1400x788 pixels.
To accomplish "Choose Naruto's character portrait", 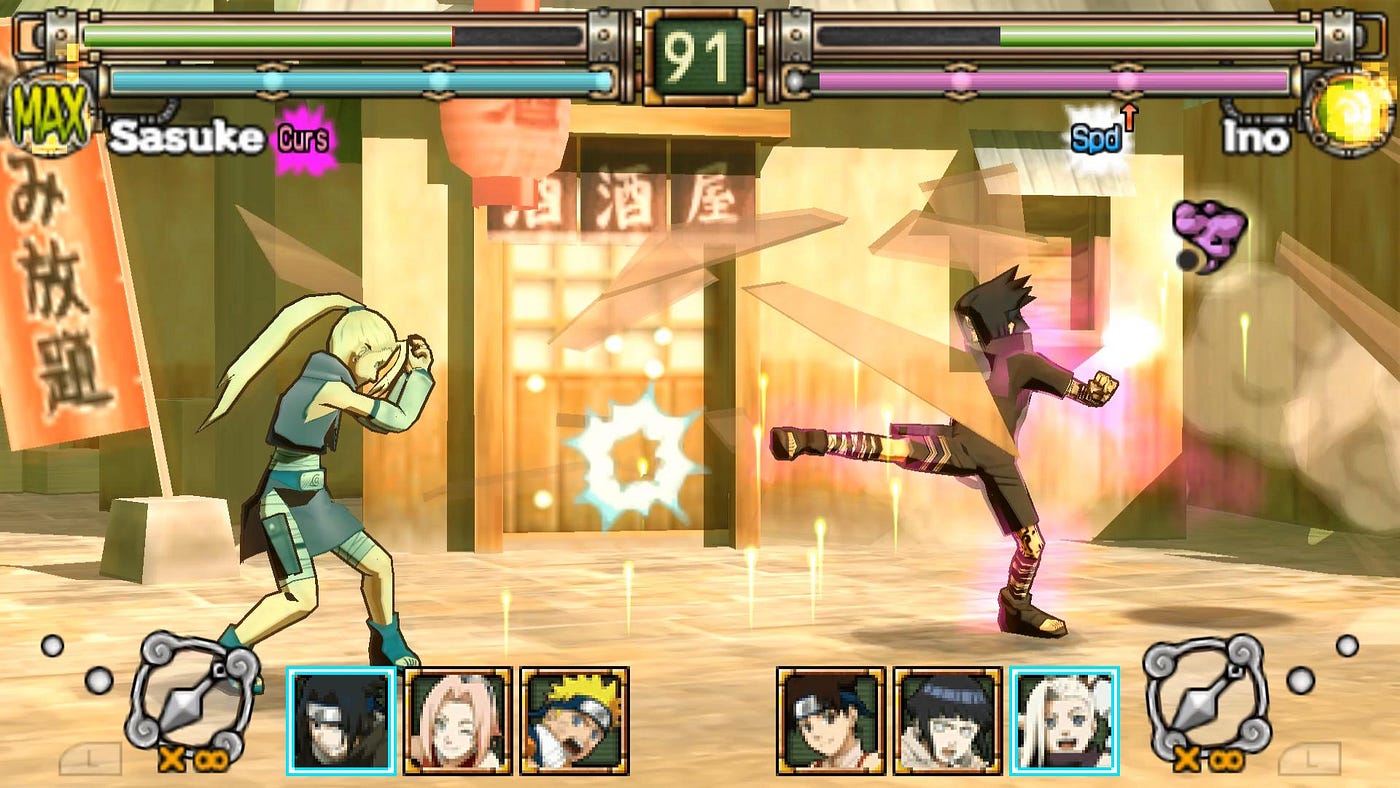I will tap(574, 720).
